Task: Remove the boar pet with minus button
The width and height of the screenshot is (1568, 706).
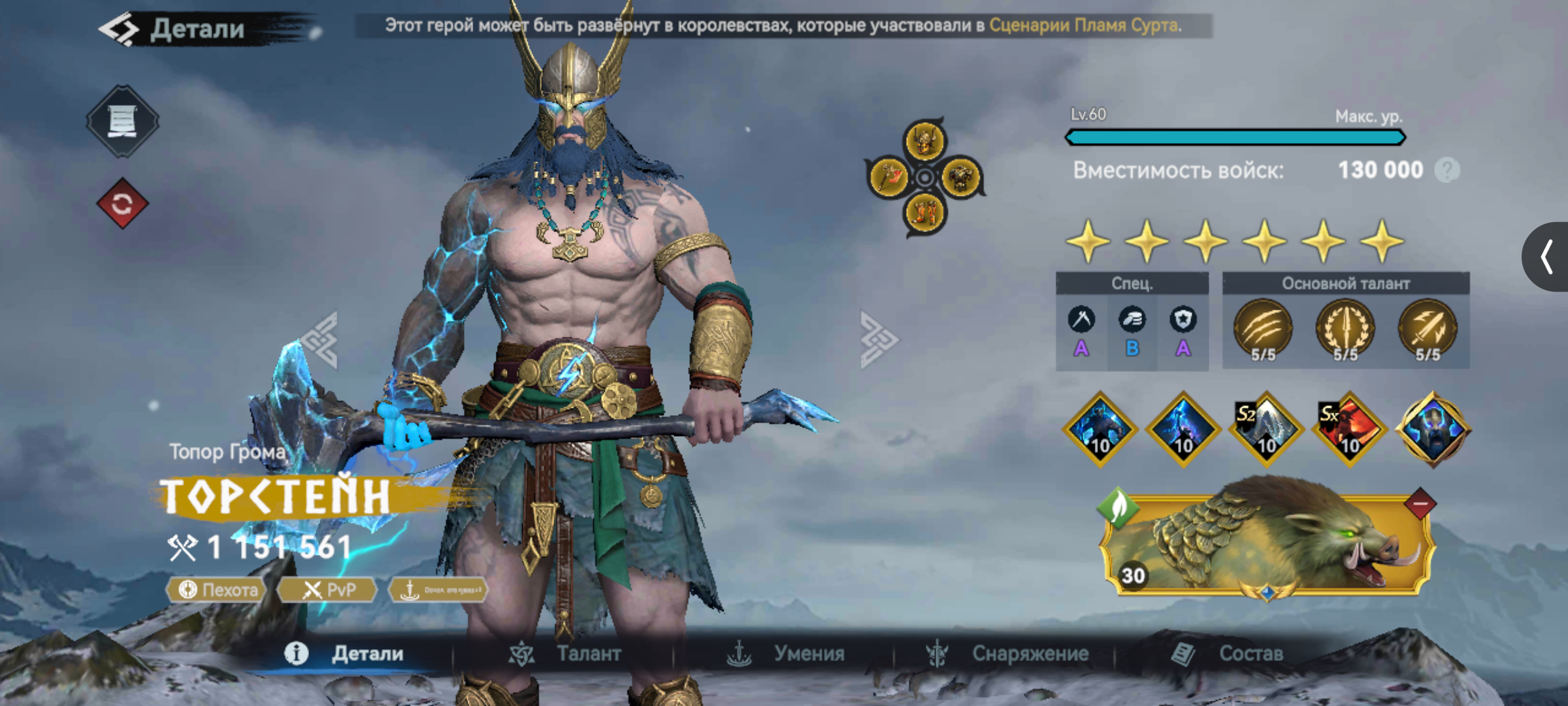Action: click(1420, 505)
